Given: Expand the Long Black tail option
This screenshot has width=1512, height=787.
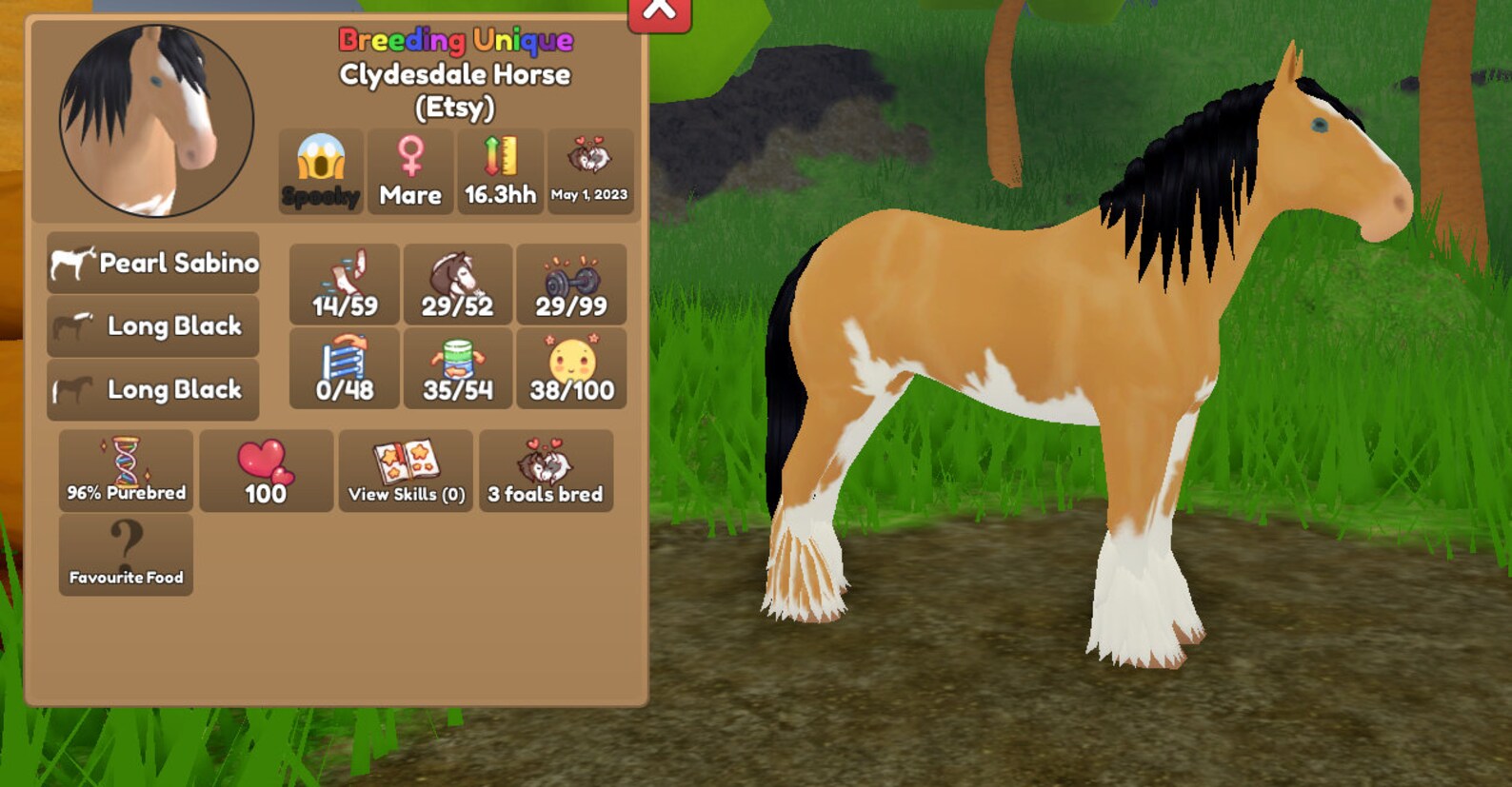Looking at the screenshot, I should click(x=152, y=390).
